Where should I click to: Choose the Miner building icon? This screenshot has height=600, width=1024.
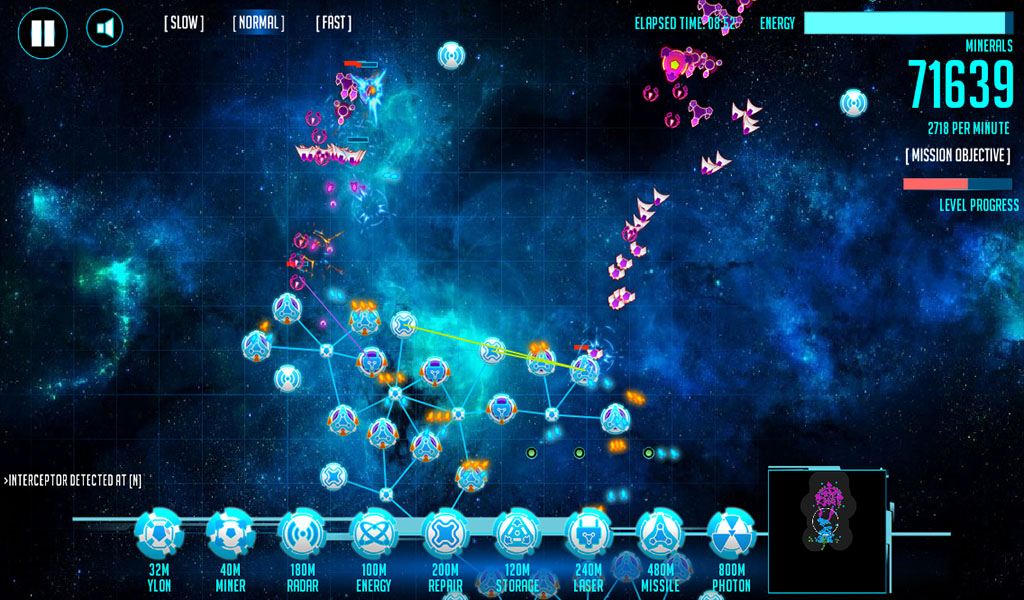[231, 534]
